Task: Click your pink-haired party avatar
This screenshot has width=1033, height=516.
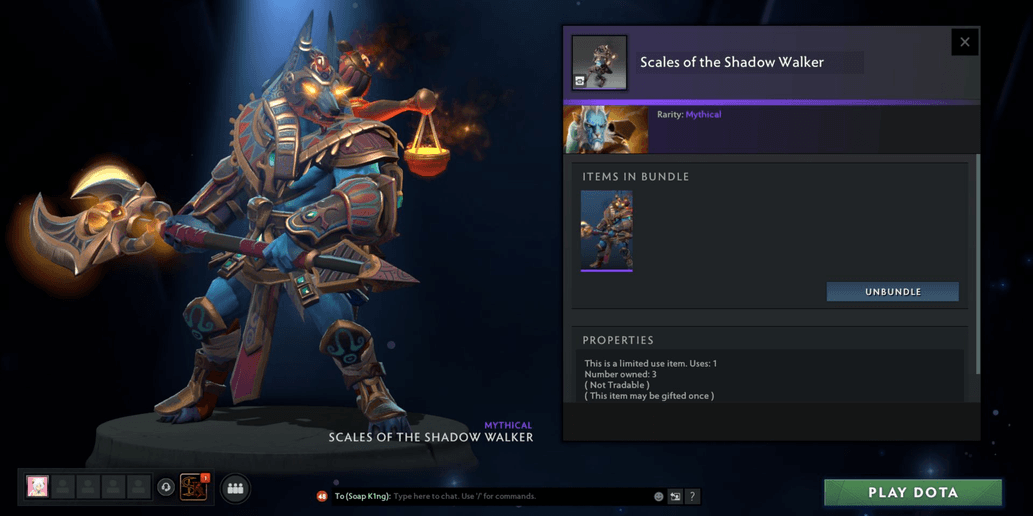Action: pos(38,487)
